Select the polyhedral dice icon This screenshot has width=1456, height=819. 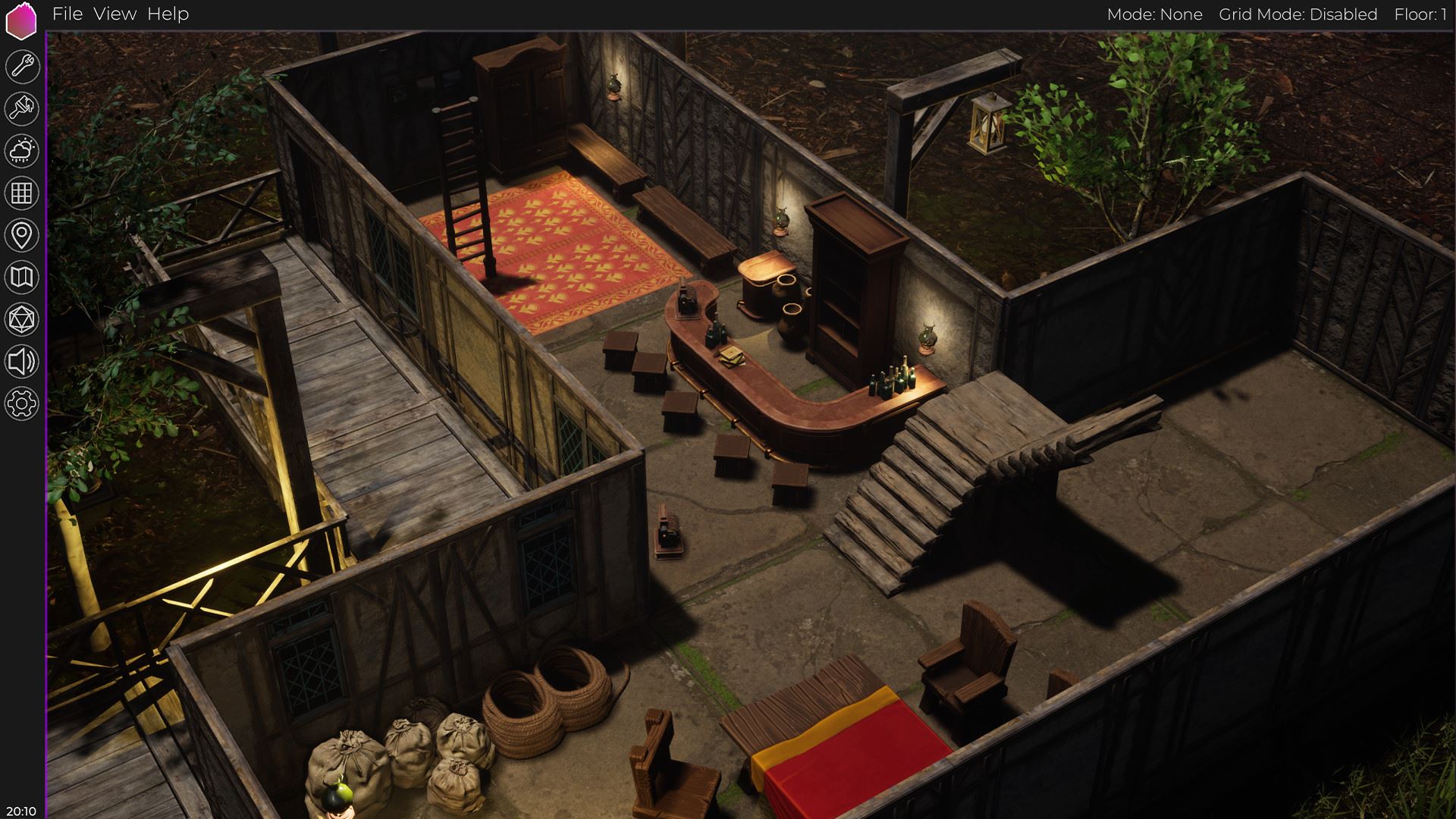22,320
